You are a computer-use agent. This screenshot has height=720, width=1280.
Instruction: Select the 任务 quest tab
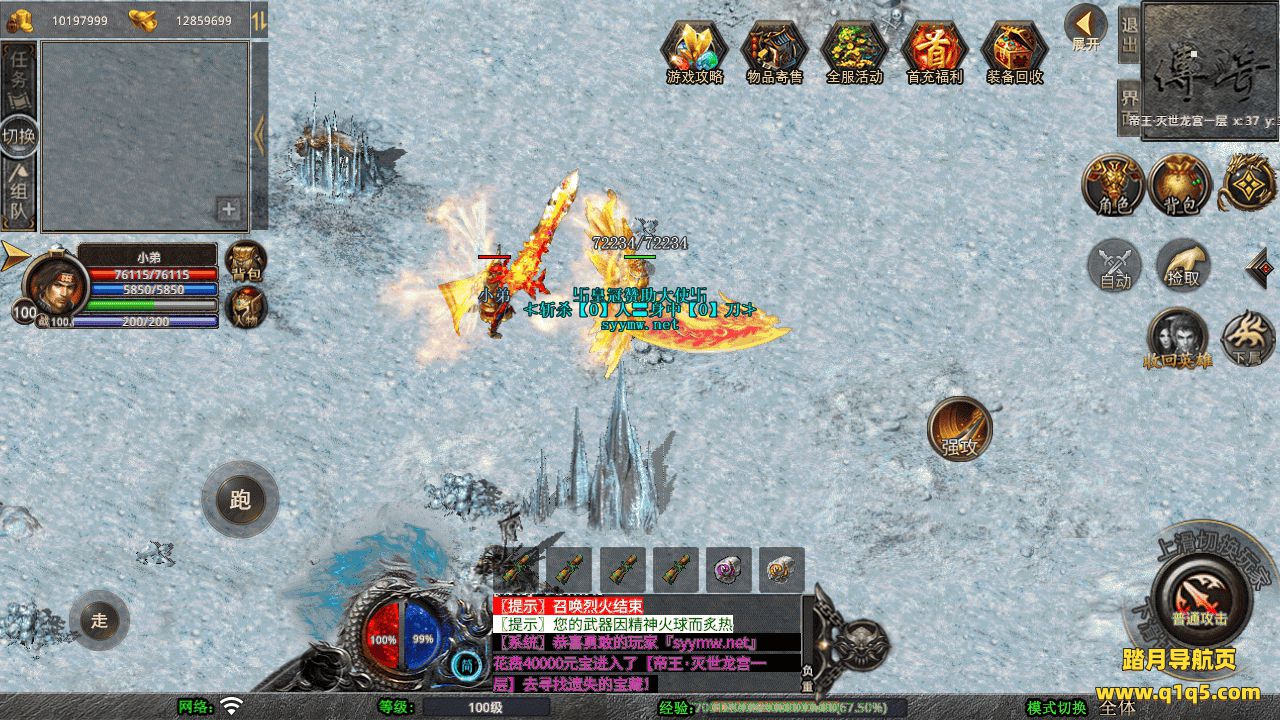pyautogui.click(x=19, y=75)
